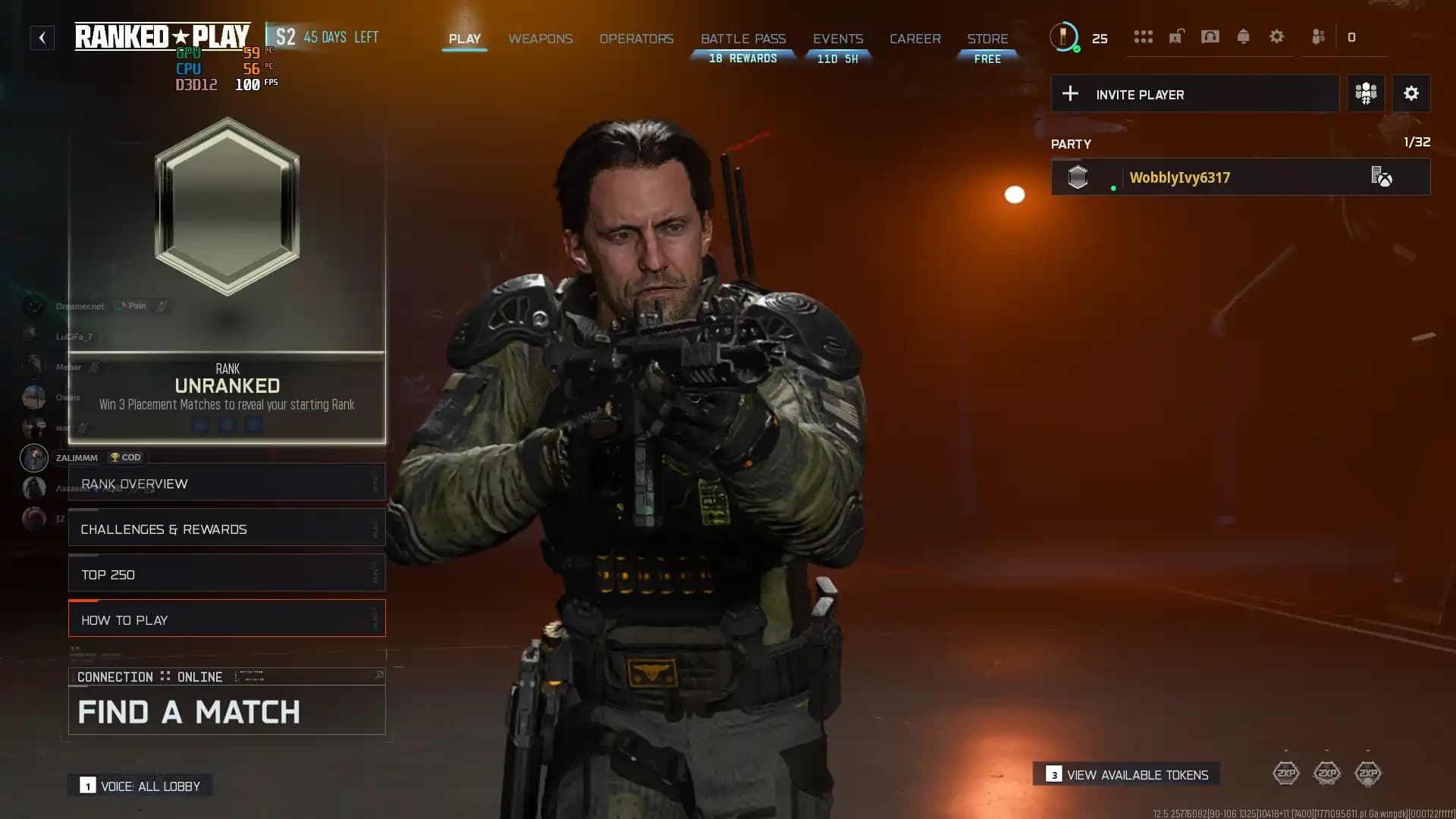1456x819 pixels.
Task: Toggle Voice: All Lobby setting
Action: pos(140,786)
